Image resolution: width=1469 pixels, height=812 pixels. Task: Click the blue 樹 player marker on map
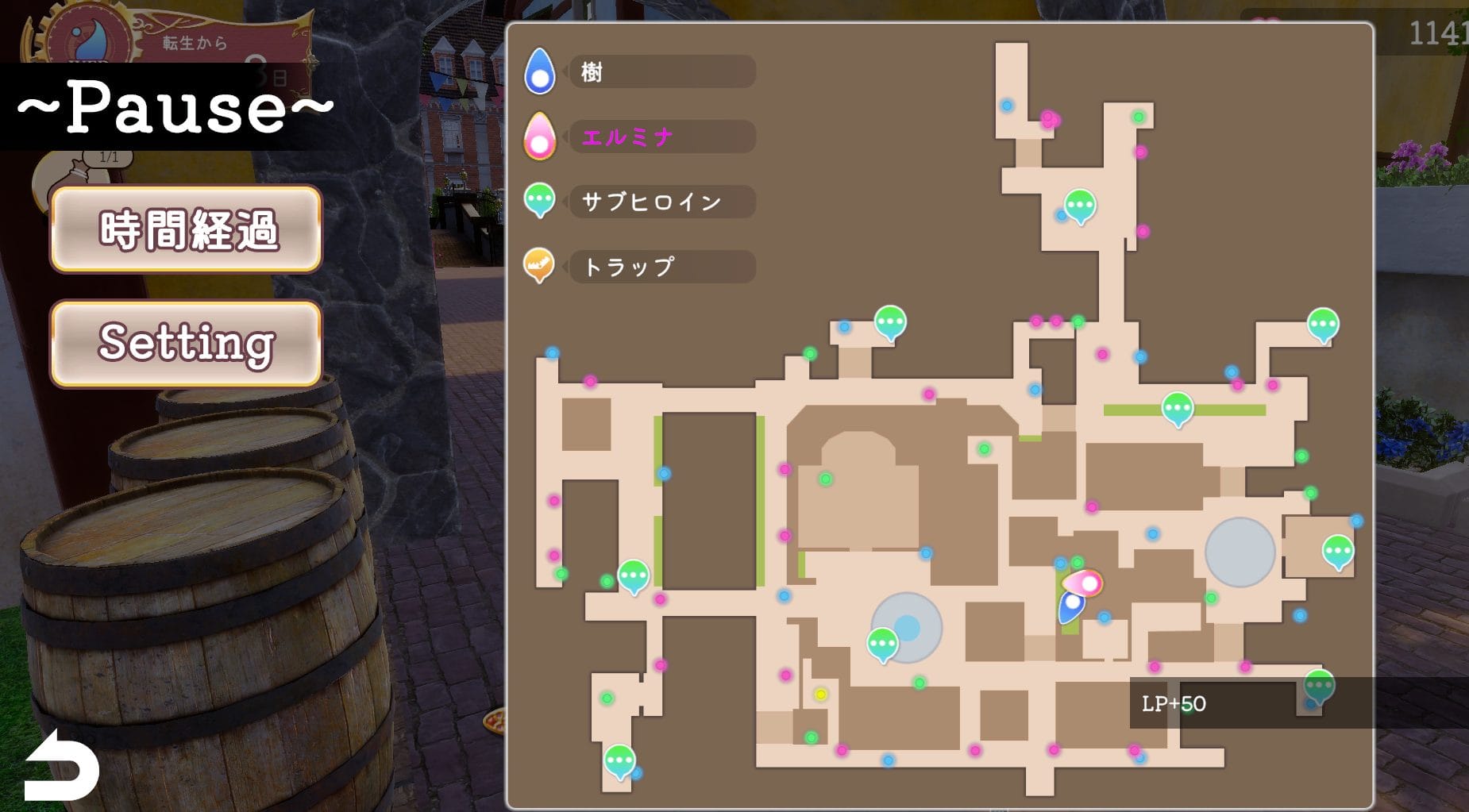pyautogui.click(x=1071, y=606)
